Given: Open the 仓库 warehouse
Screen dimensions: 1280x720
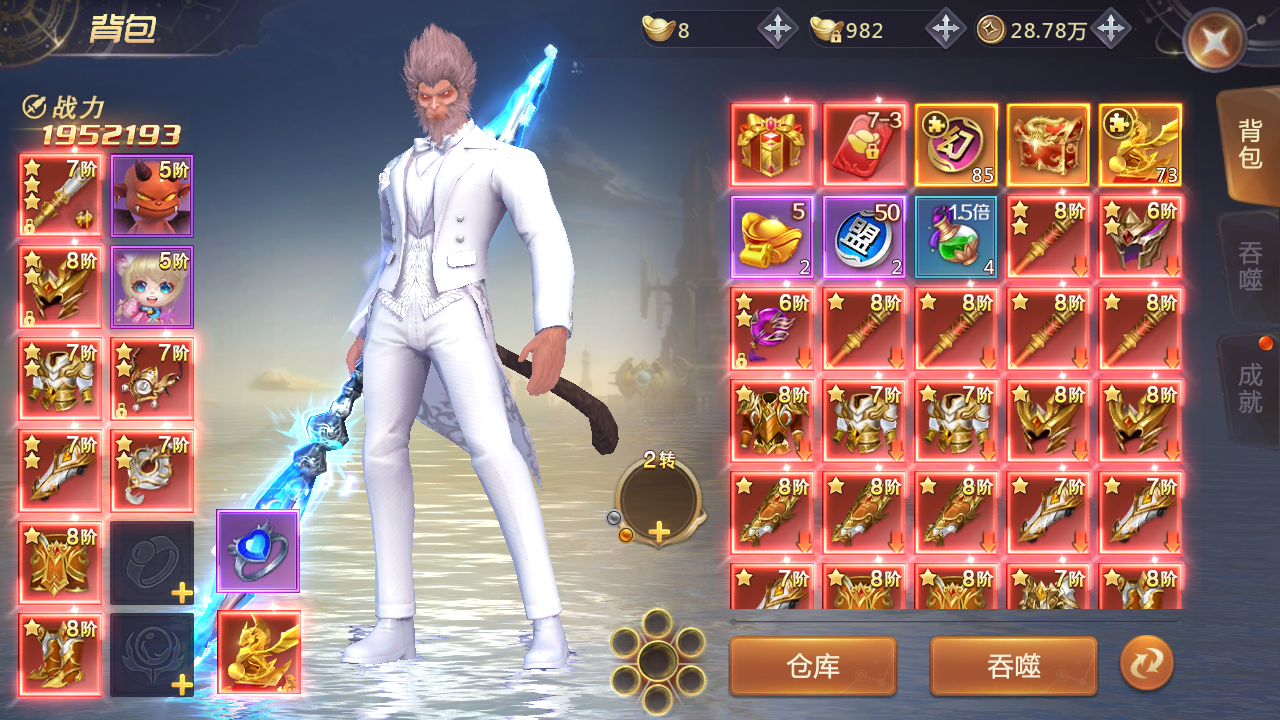Looking at the screenshot, I should (x=812, y=666).
